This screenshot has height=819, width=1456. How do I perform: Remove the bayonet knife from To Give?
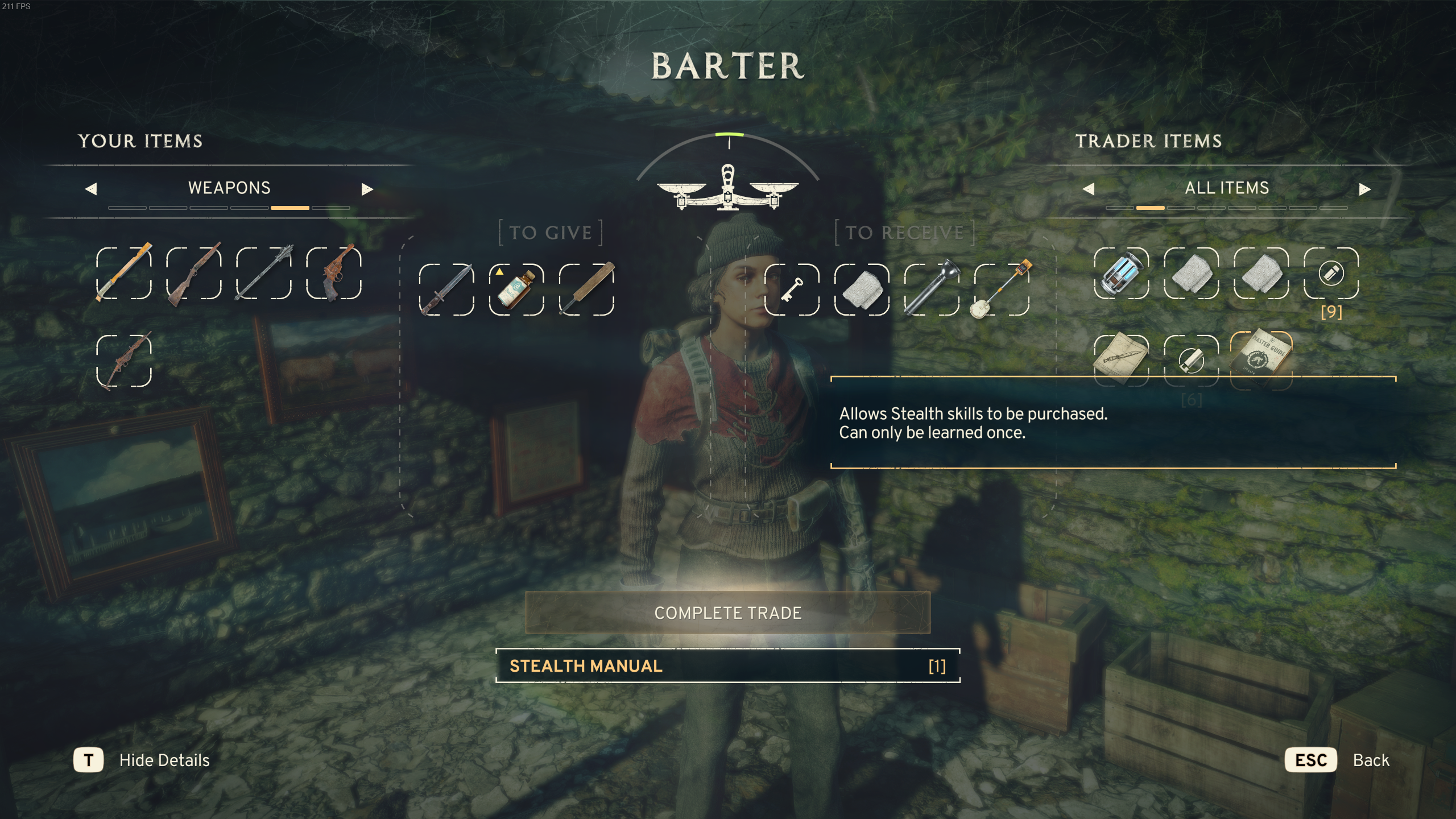click(446, 289)
